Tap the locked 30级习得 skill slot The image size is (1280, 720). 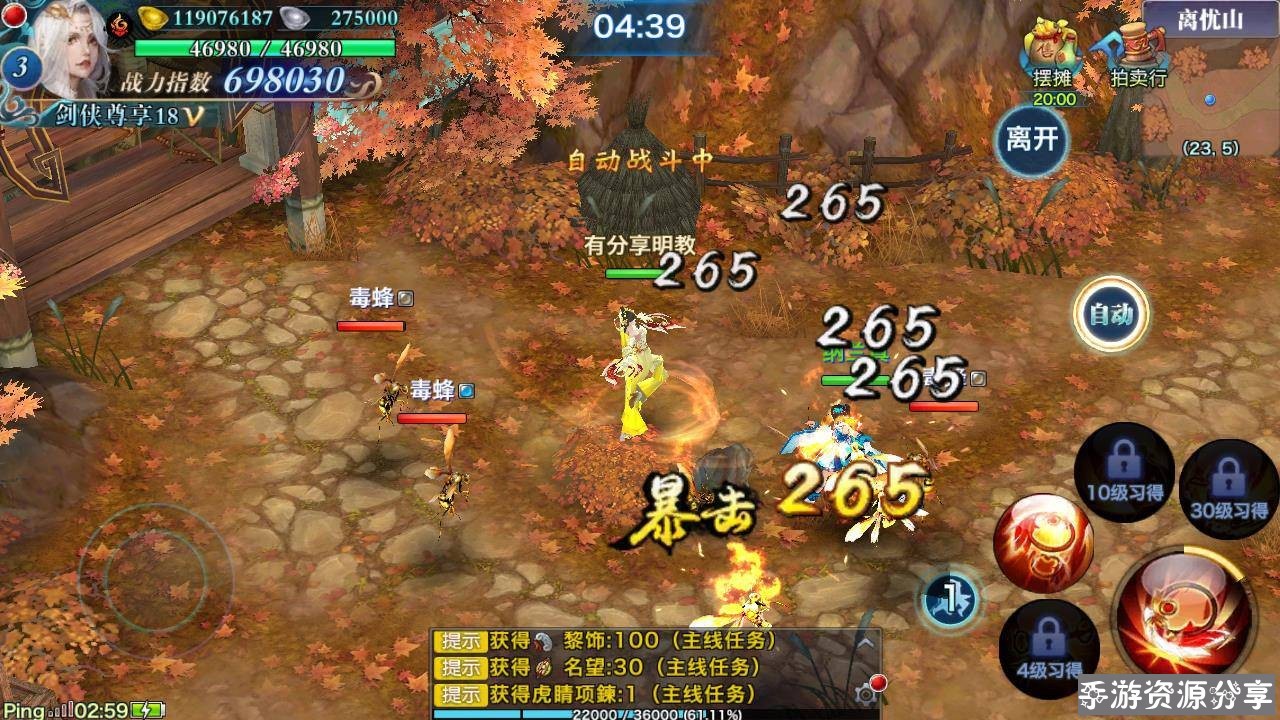(1228, 488)
